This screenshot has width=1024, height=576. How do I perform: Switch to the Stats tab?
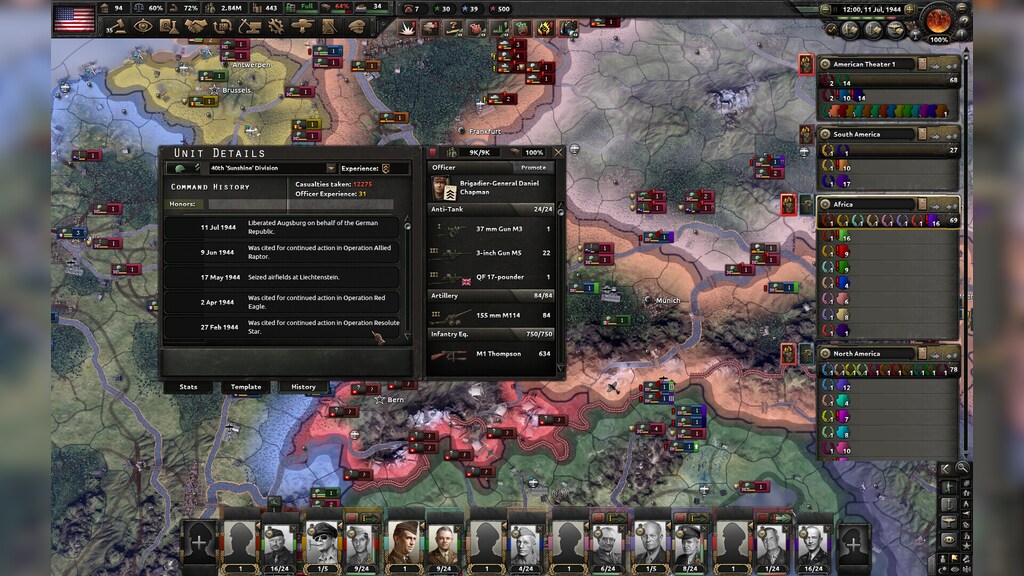[188, 387]
